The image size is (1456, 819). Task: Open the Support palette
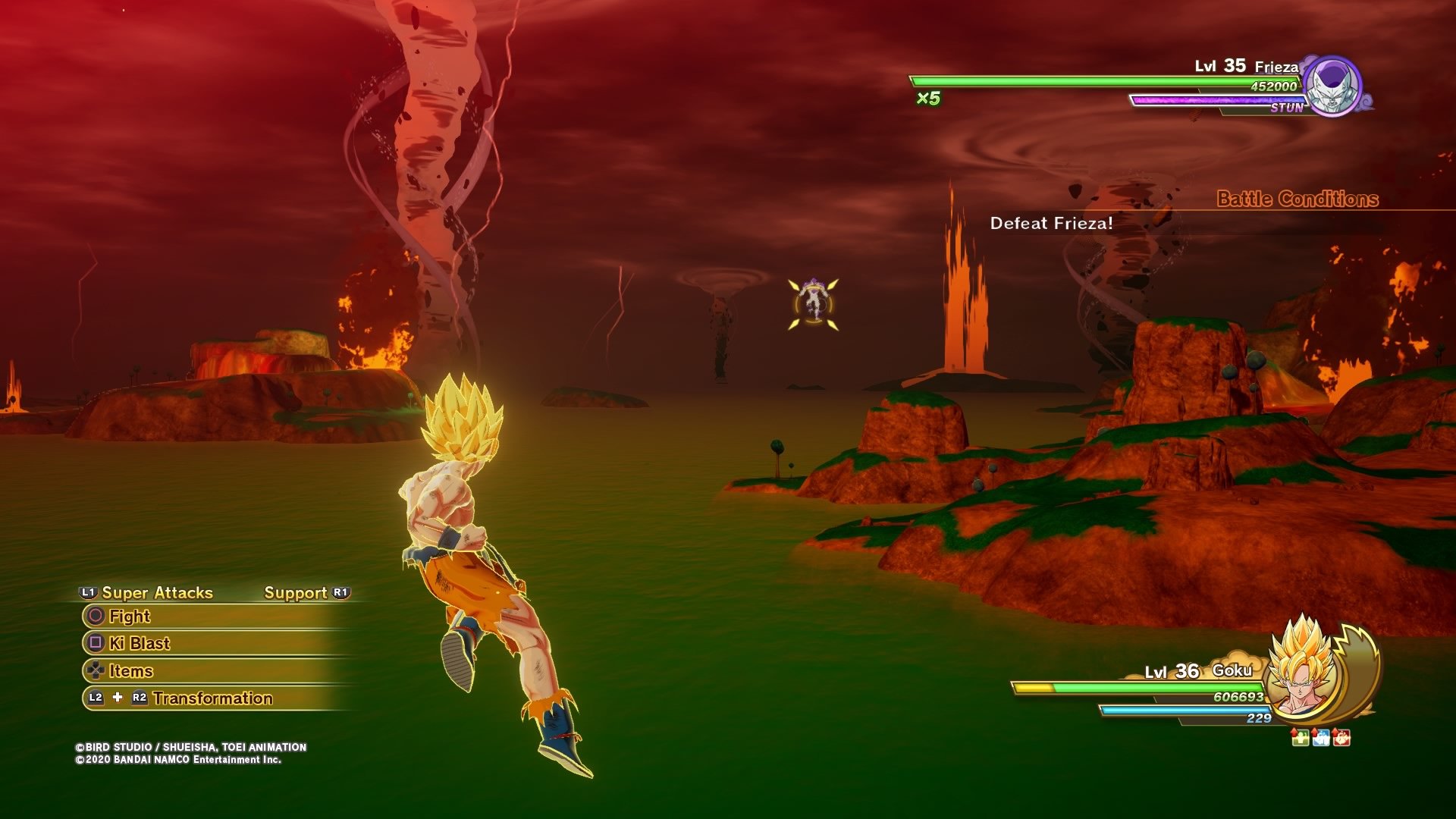(x=296, y=593)
